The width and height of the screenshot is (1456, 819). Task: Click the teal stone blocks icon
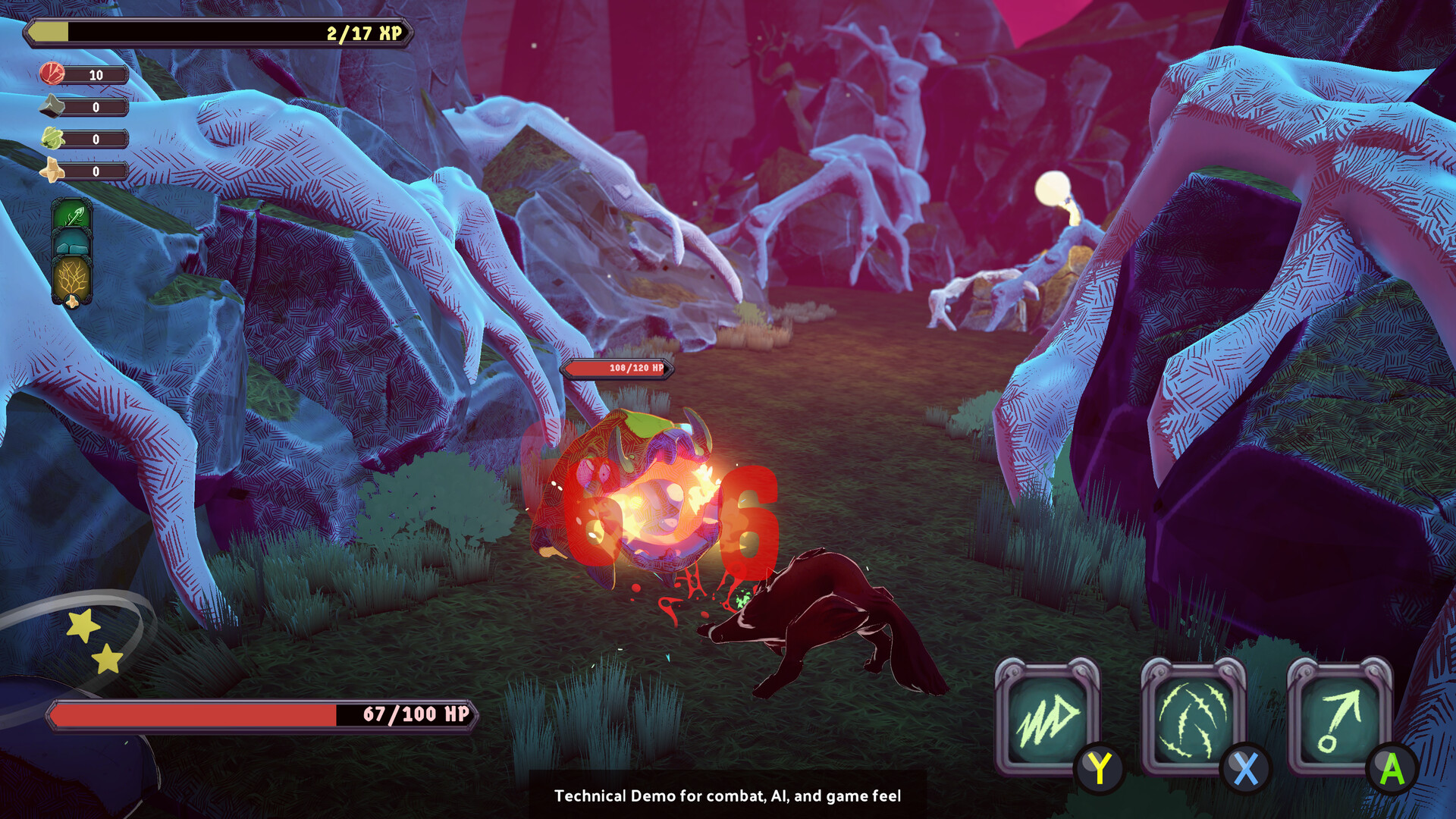[x=73, y=244]
